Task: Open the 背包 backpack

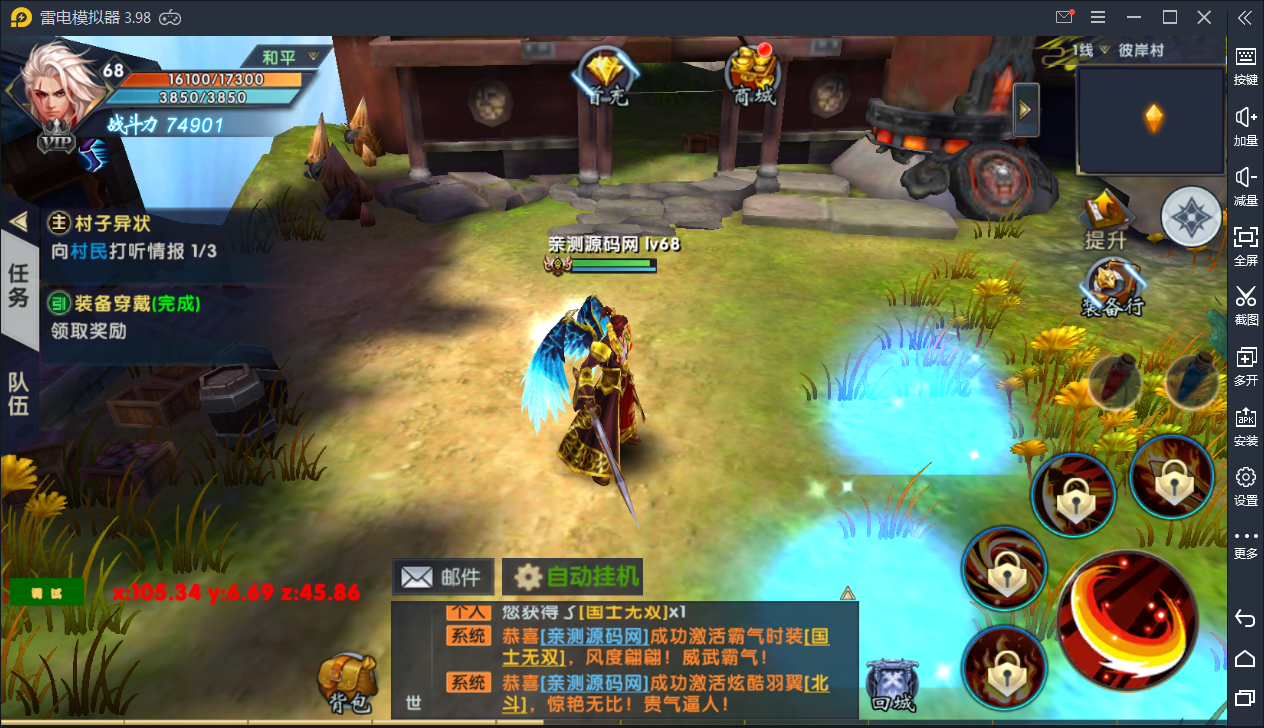Action: click(x=347, y=684)
